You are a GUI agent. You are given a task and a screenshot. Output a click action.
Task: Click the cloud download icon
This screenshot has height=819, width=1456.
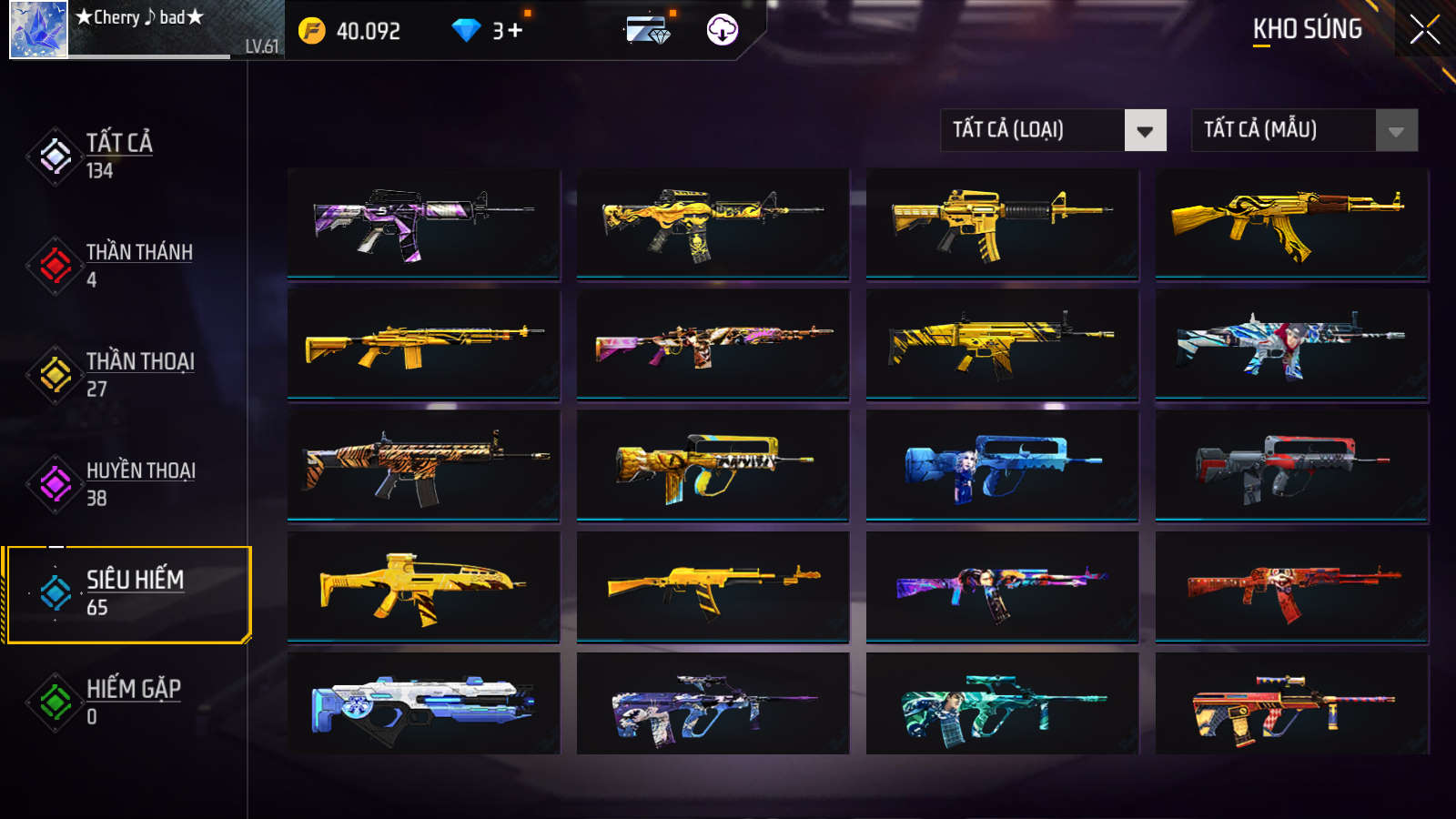723,30
